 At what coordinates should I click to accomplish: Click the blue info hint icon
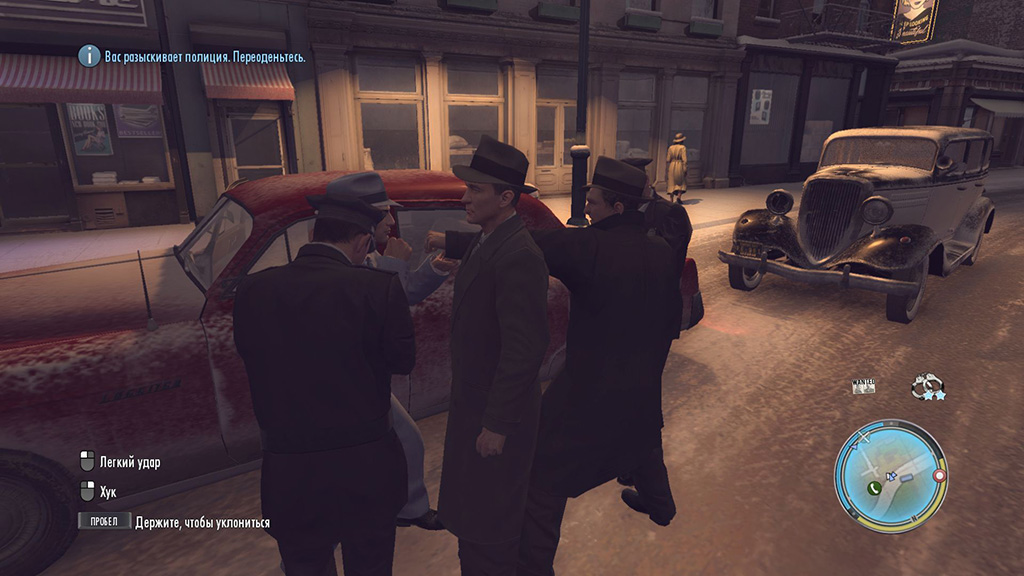click(x=90, y=56)
